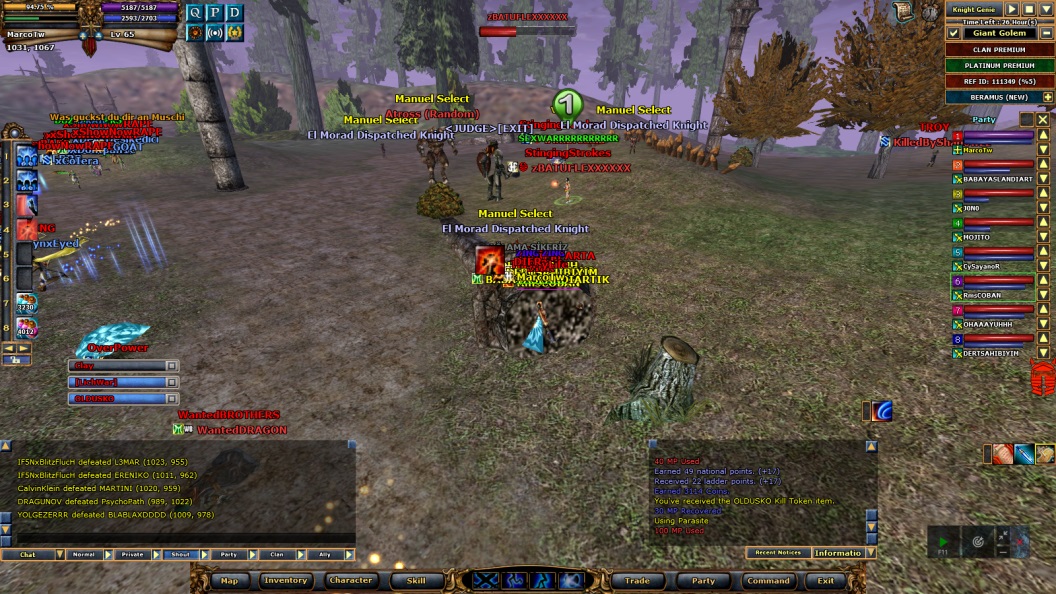Click the Trade button
Image resolution: width=1056 pixels, height=594 pixels.
637,580
